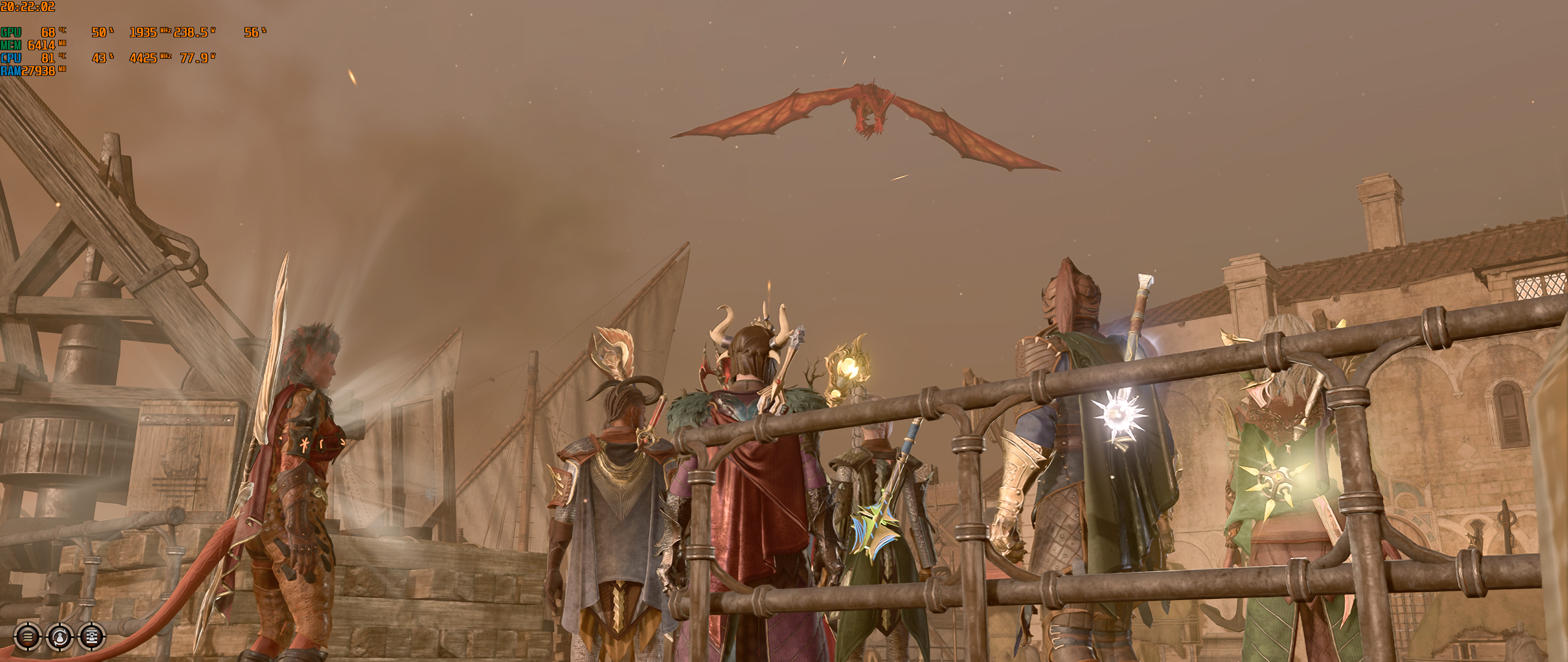This screenshot has width=1568, height=662.
Task: Open the three-lines game menu button
Action: 28,637
